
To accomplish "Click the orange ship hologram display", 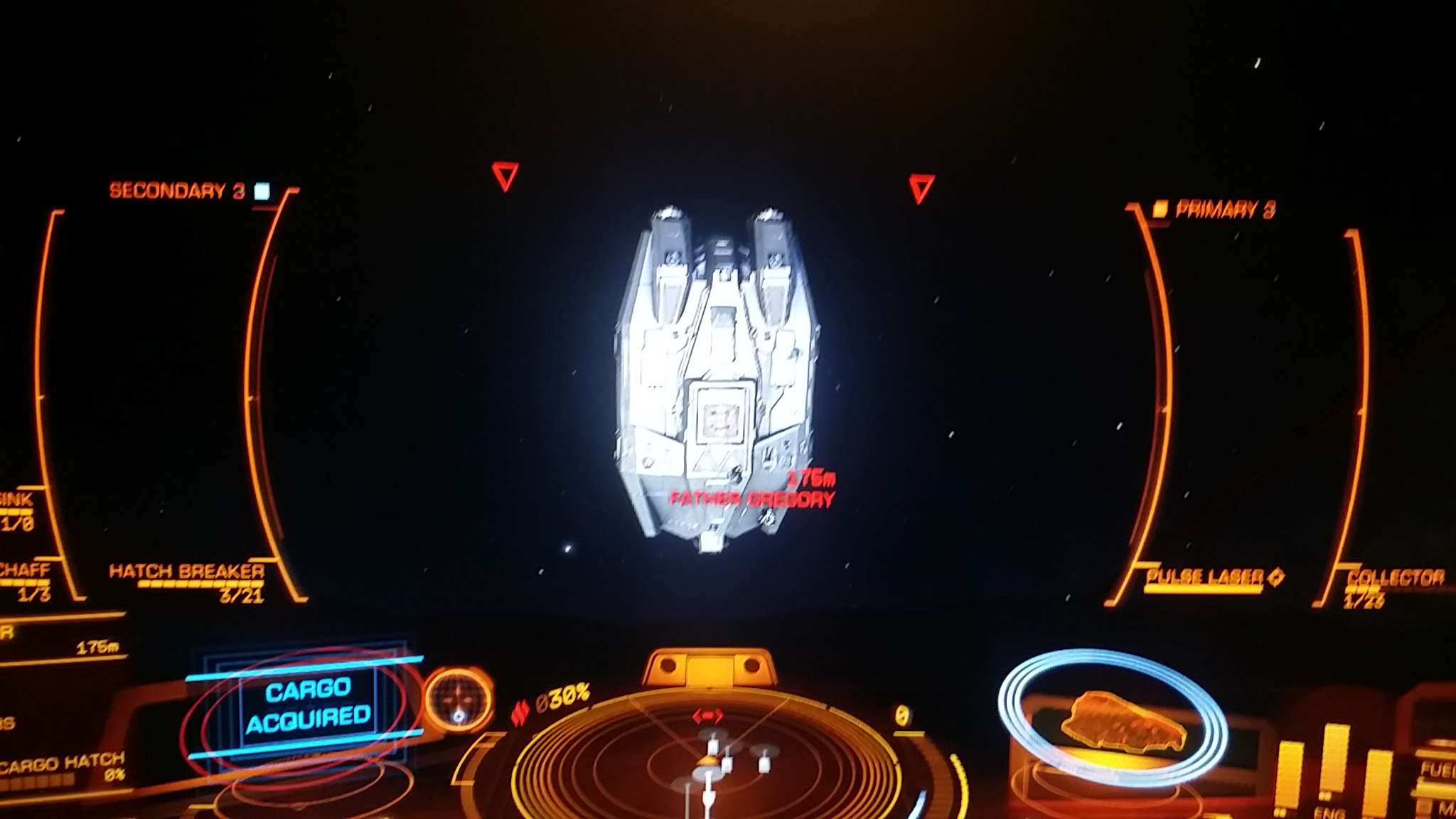I will point(1123,722).
